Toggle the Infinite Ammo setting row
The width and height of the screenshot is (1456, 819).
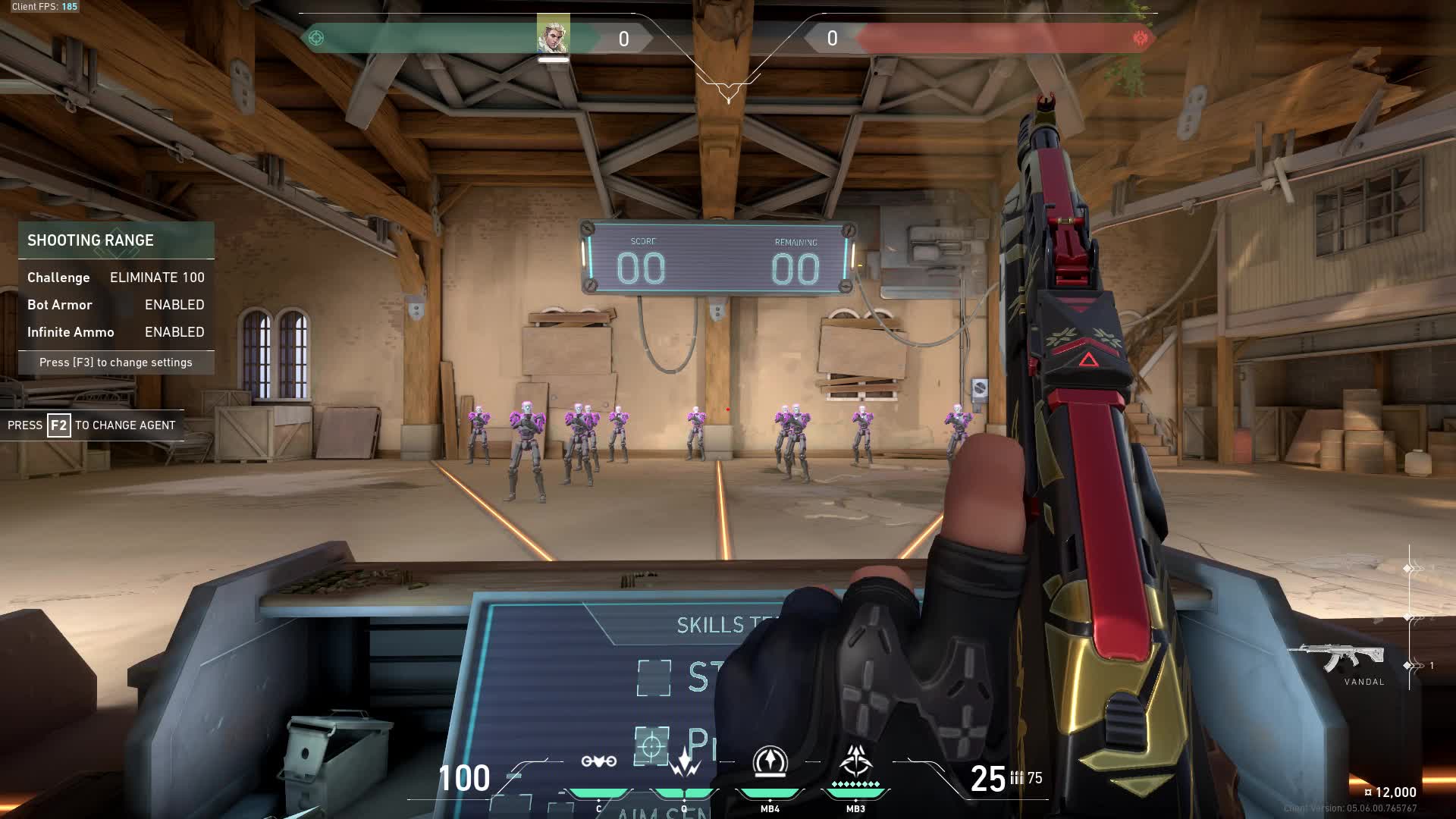(x=116, y=332)
